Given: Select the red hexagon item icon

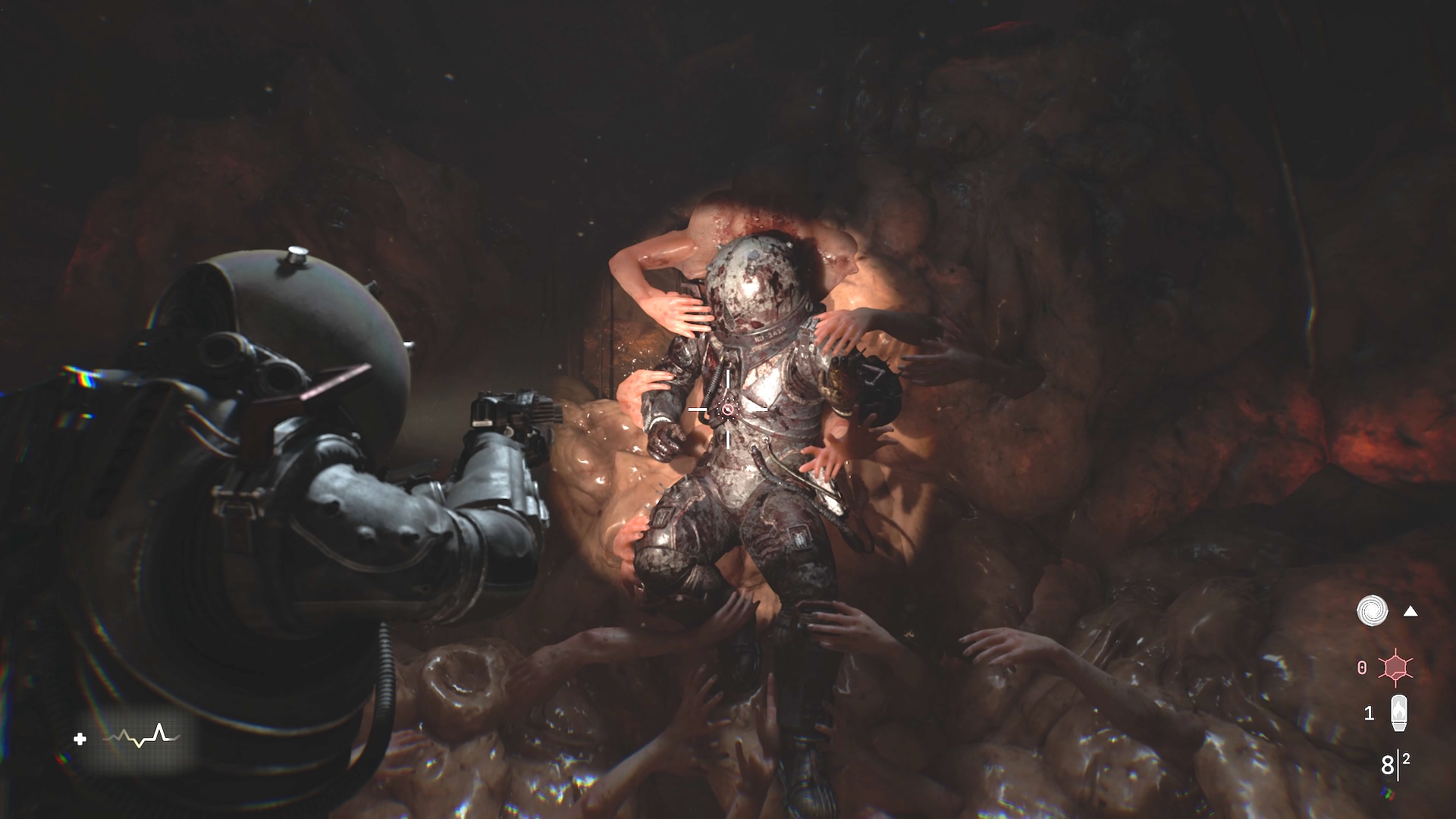Looking at the screenshot, I should tap(1395, 667).
